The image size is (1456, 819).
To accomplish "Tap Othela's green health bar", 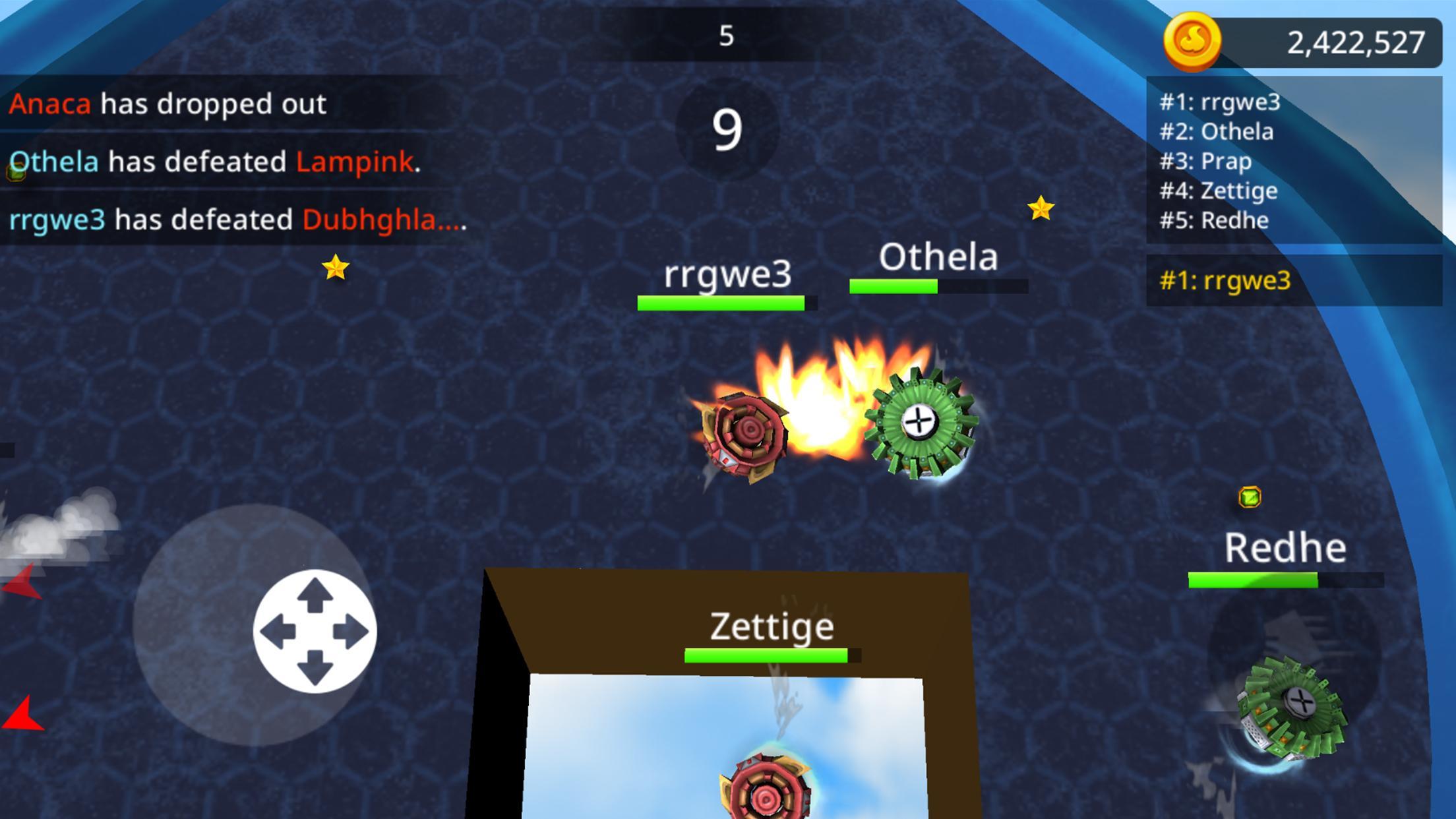I will tap(894, 286).
